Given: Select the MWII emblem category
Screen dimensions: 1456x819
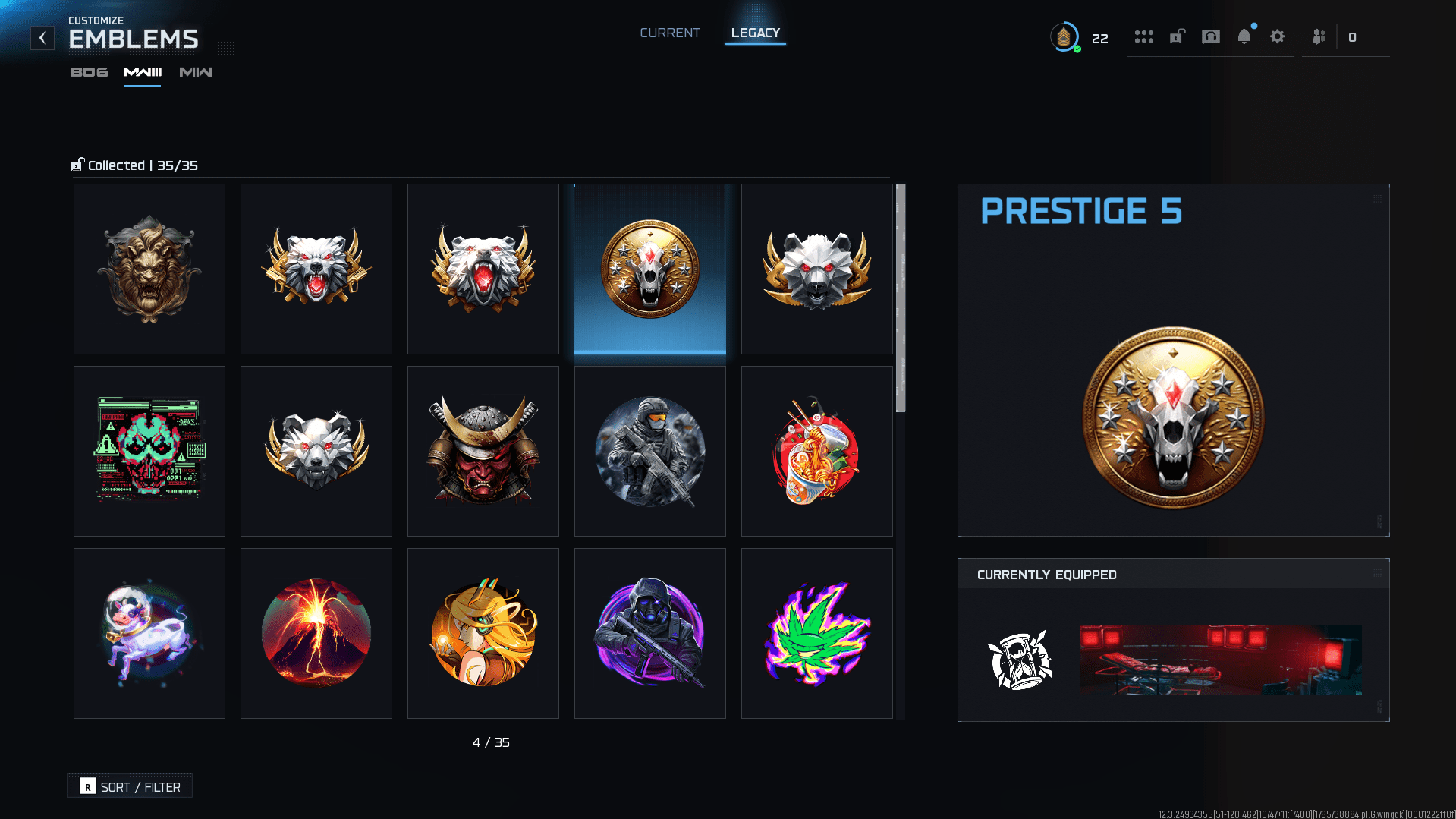Looking at the screenshot, I should click(194, 73).
